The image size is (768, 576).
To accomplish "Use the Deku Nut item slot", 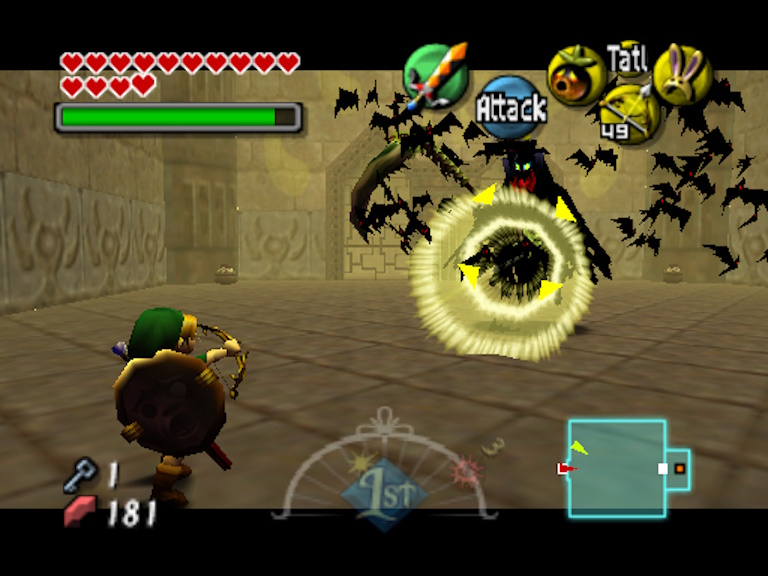I will [x=575, y=75].
